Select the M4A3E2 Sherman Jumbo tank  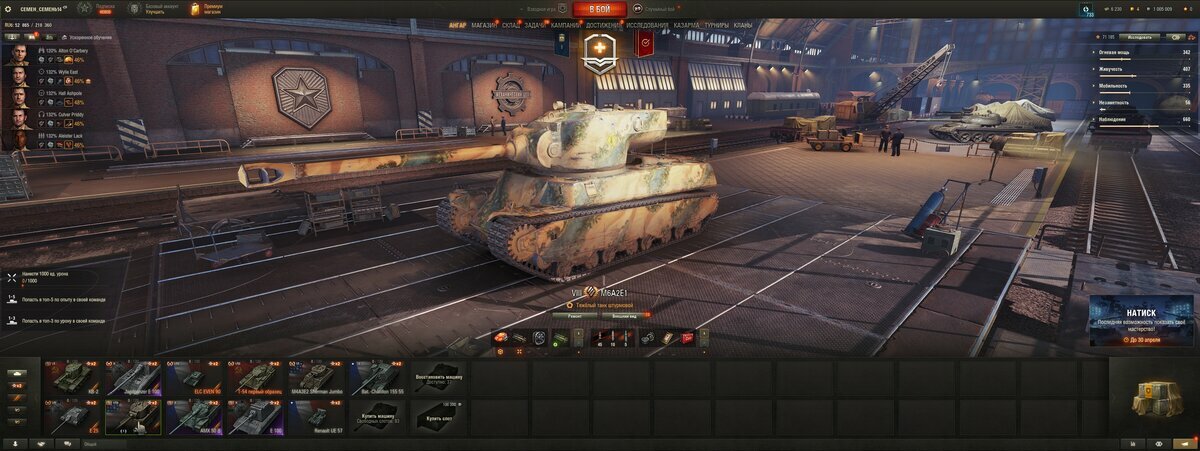(317, 378)
